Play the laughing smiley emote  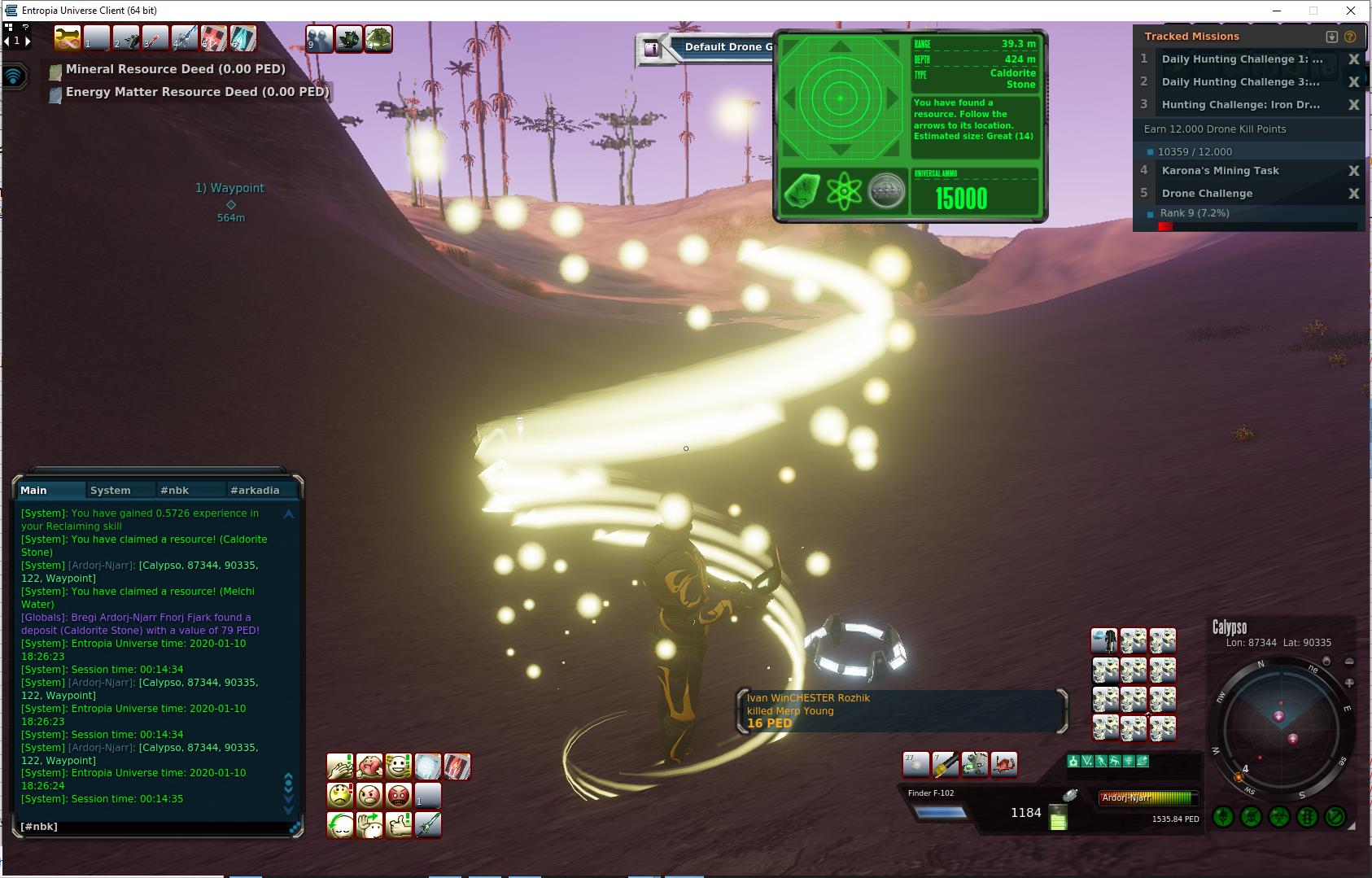click(399, 767)
